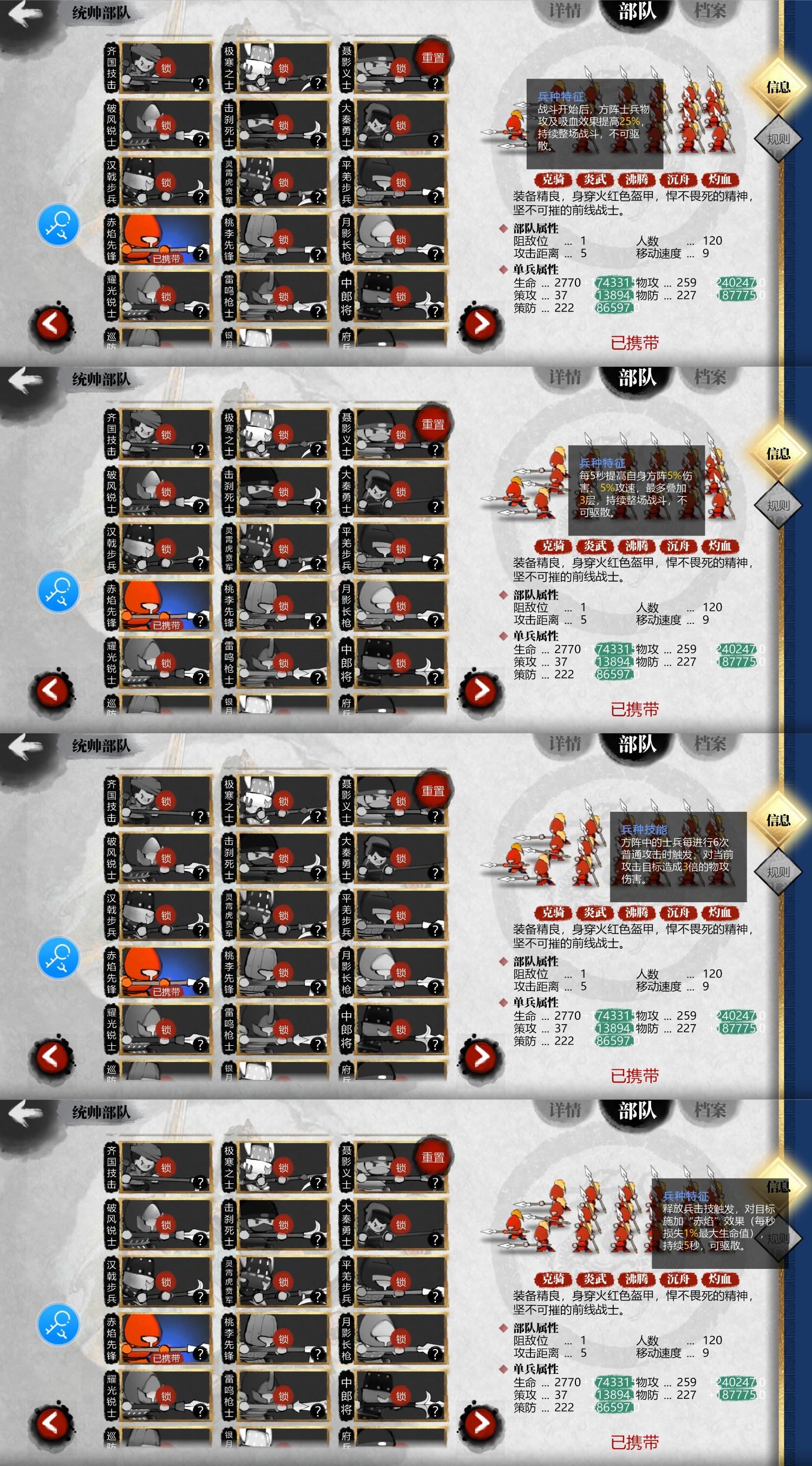Viewport: 812px width, 1466px height.
Task: Select the 炎武 attribute tag
Action: point(595,180)
